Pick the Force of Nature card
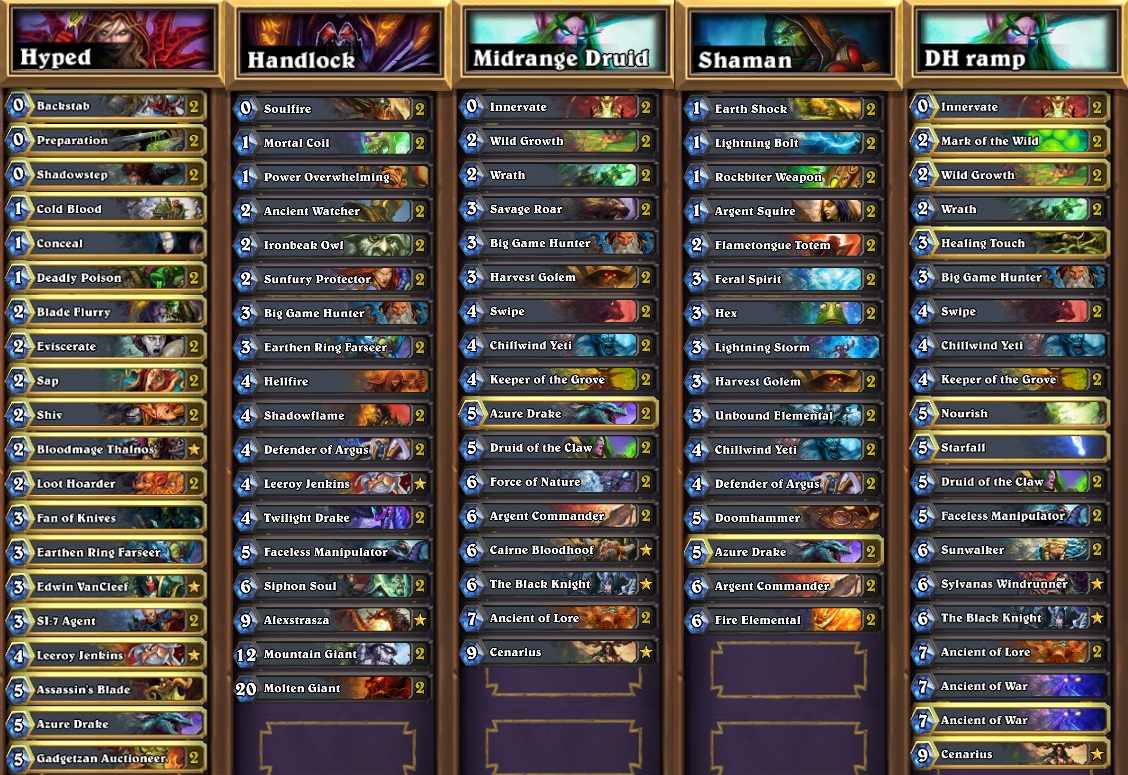The width and height of the screenshot is (1128, 775). (x=558, y=482)
